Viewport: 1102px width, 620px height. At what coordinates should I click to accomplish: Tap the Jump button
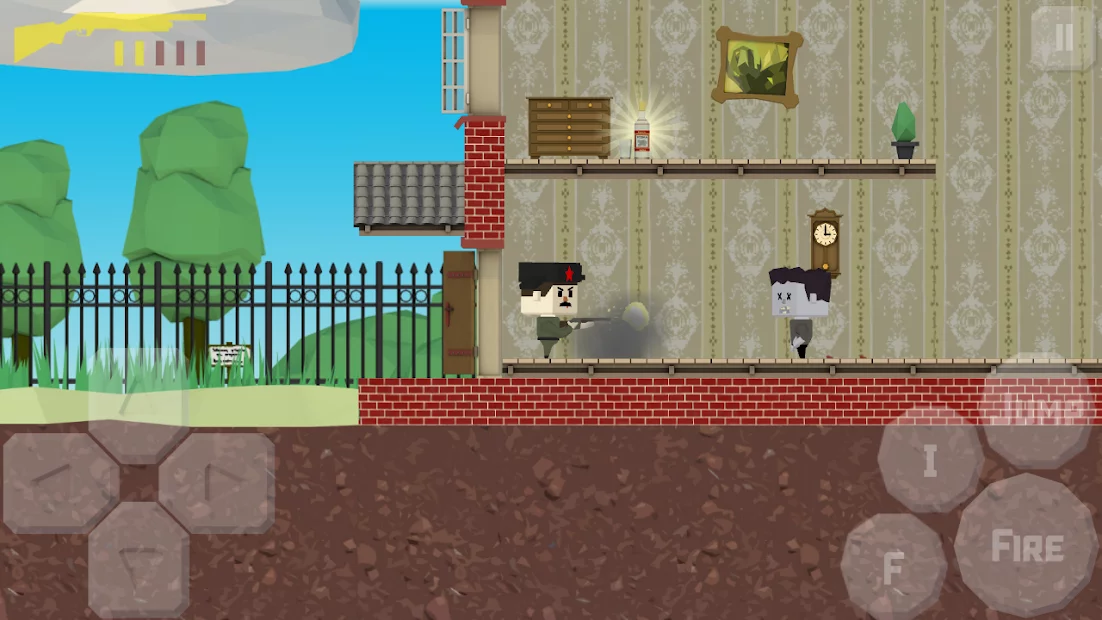point(1040,408)
